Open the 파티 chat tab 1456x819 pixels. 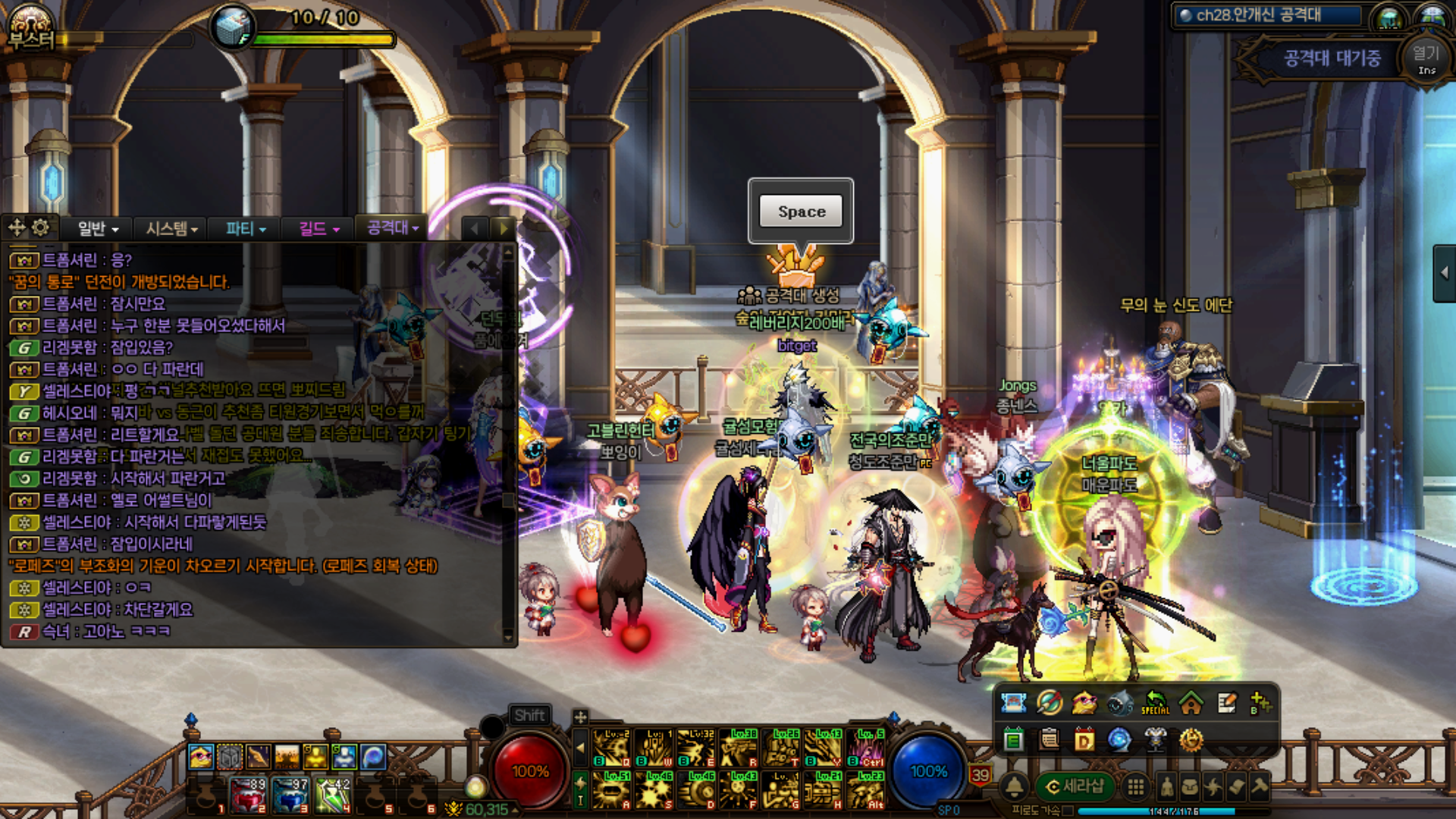(x=246, y=228)
